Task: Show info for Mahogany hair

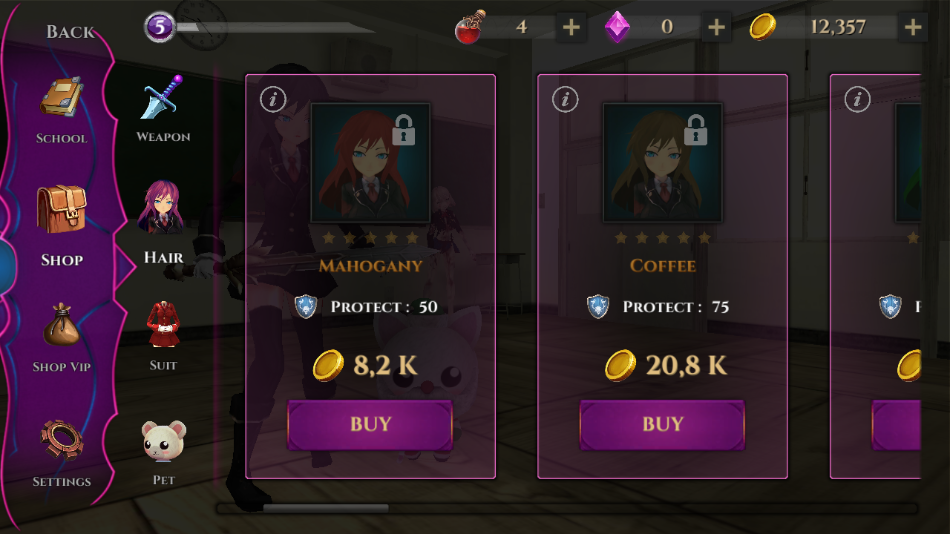Action: tap(273, 99)
